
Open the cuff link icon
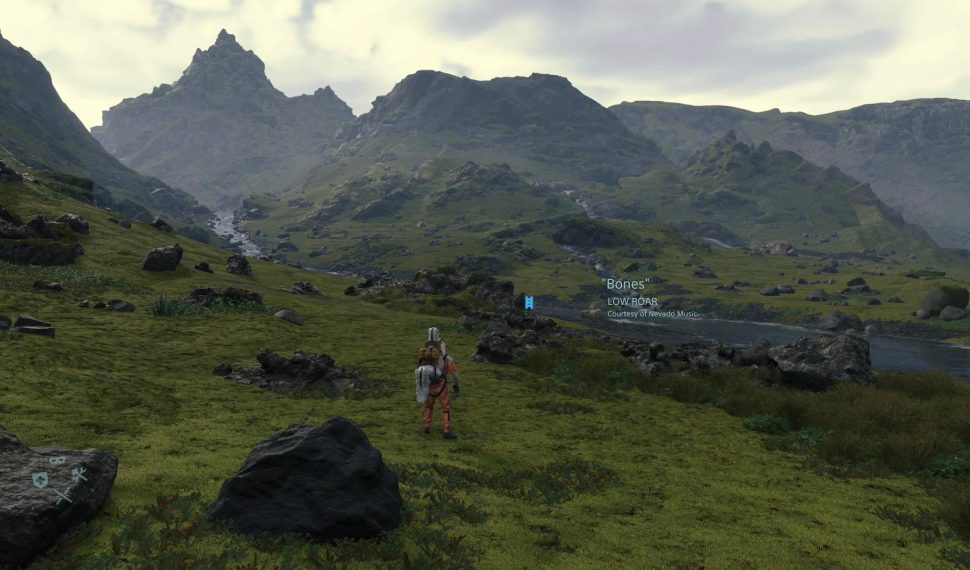(x=58, y=461)
